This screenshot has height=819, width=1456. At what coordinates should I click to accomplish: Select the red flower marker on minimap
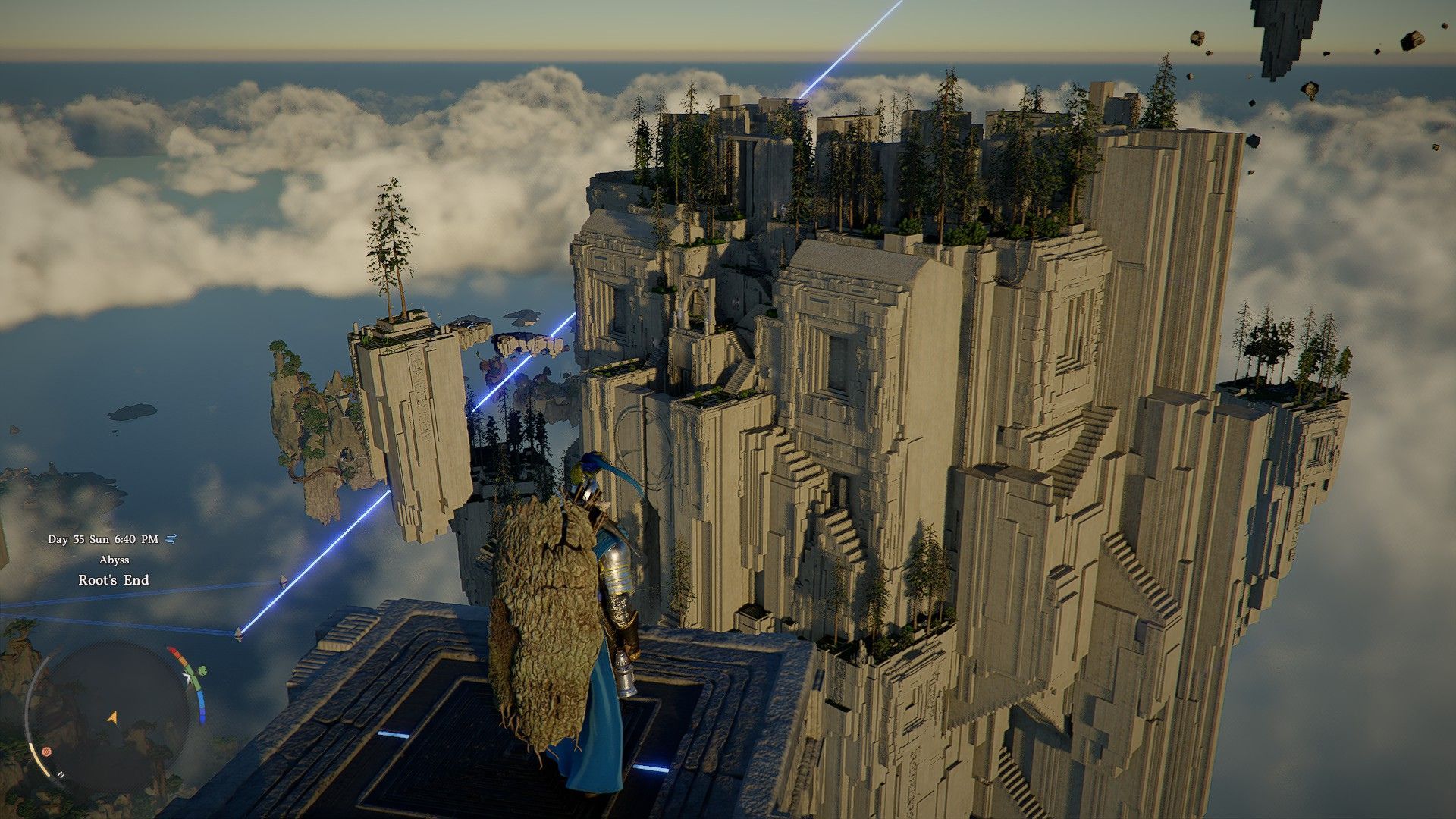(x=47, y=752)
